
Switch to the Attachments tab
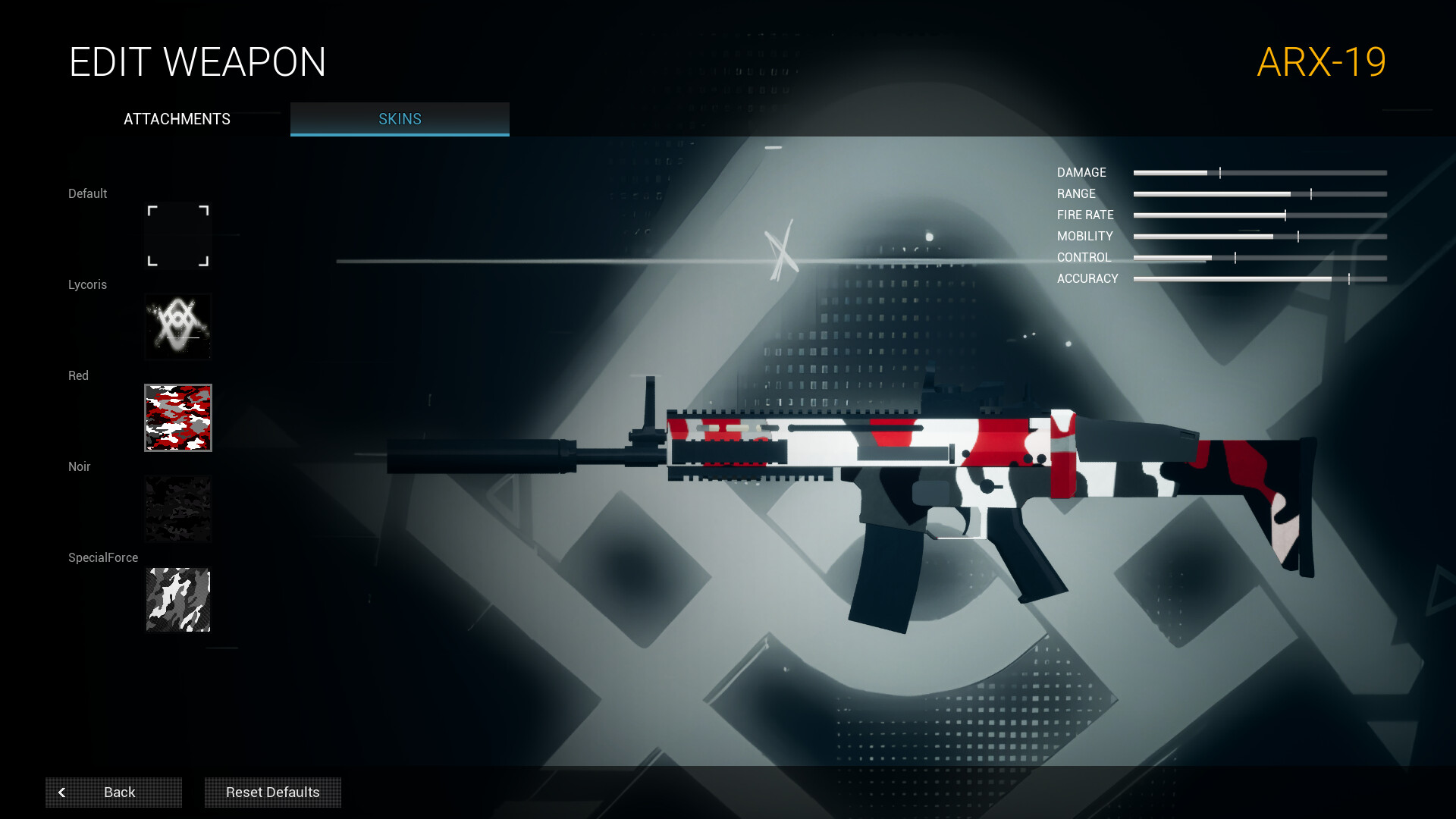click(x=177, y=119)
